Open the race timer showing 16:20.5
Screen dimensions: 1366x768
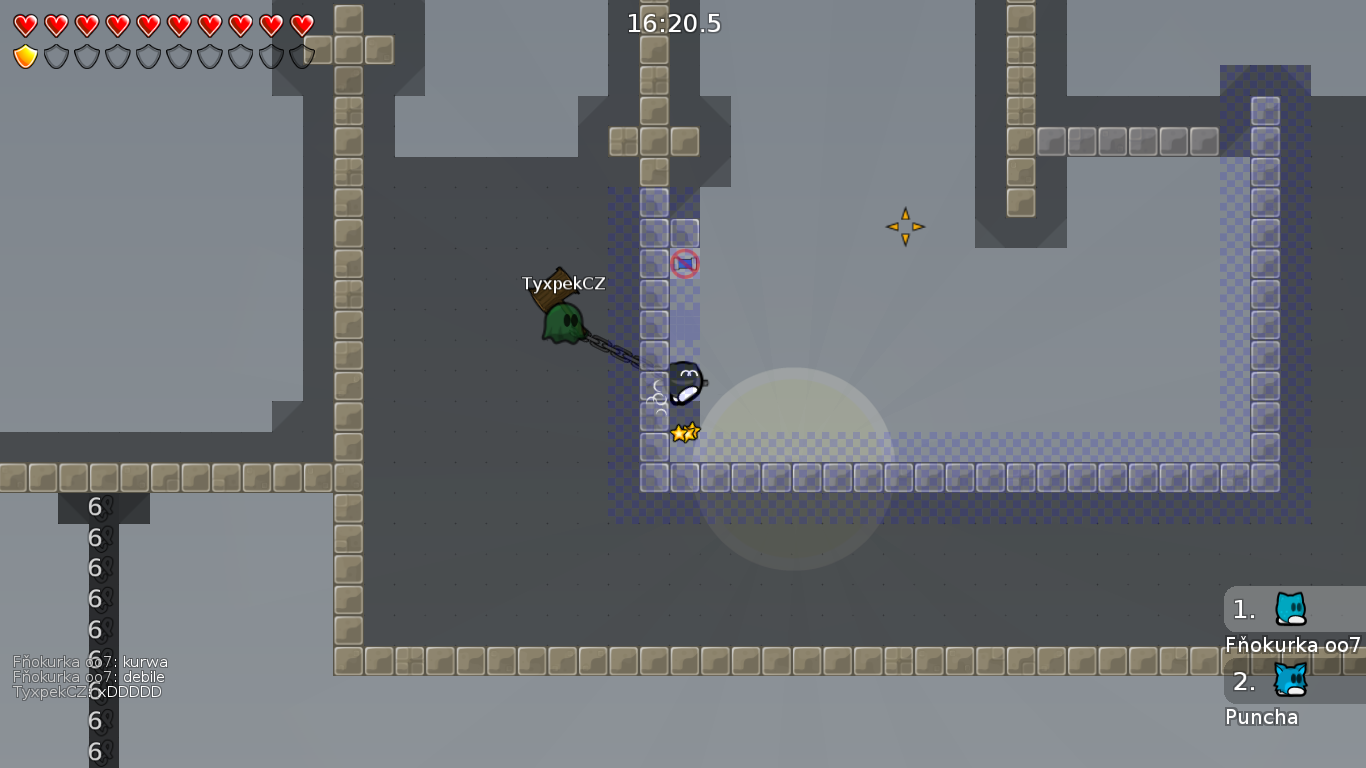pyautogui.click(x=674, y=24)
